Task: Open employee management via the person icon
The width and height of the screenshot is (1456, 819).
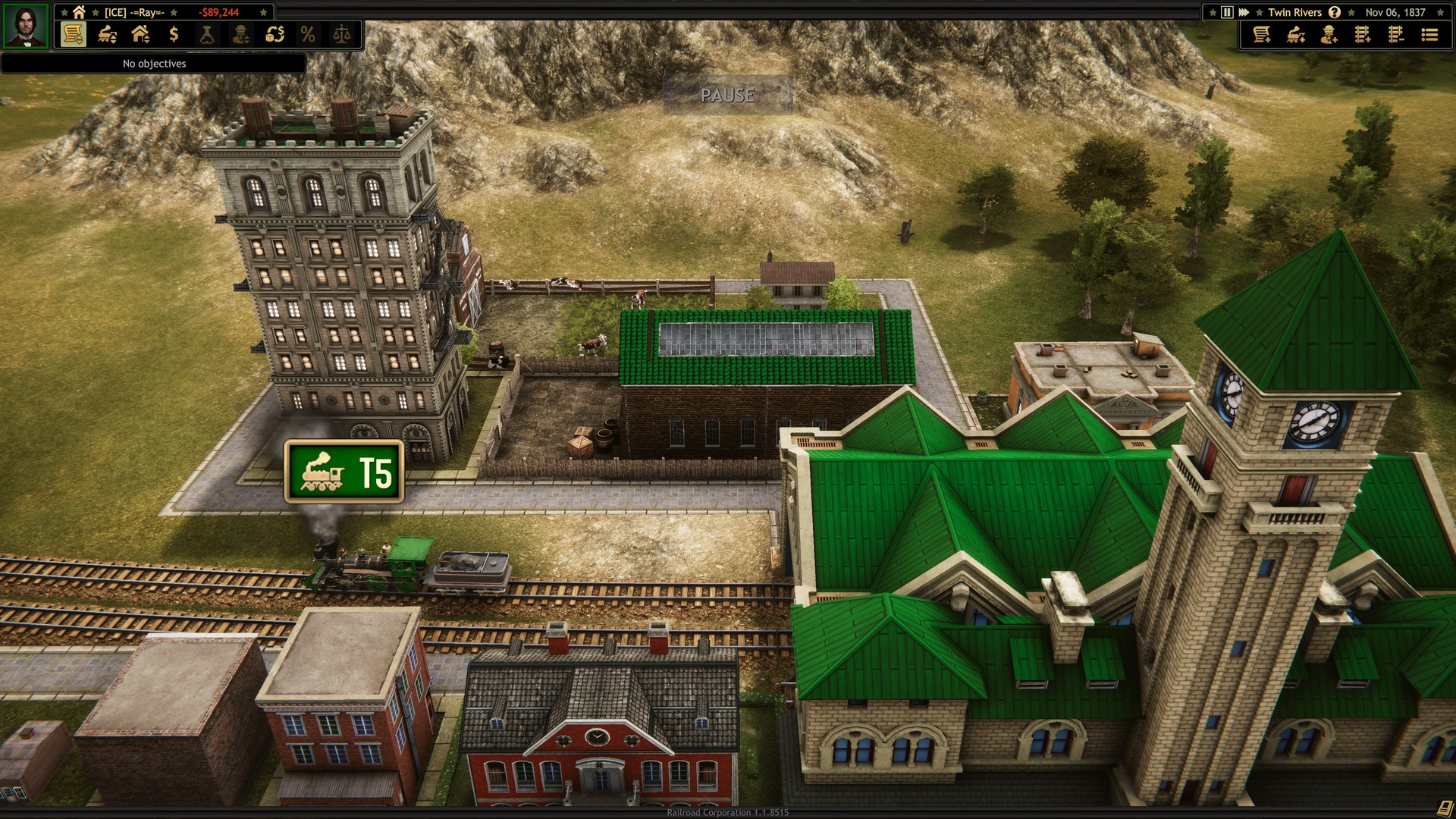Action: 240,34
